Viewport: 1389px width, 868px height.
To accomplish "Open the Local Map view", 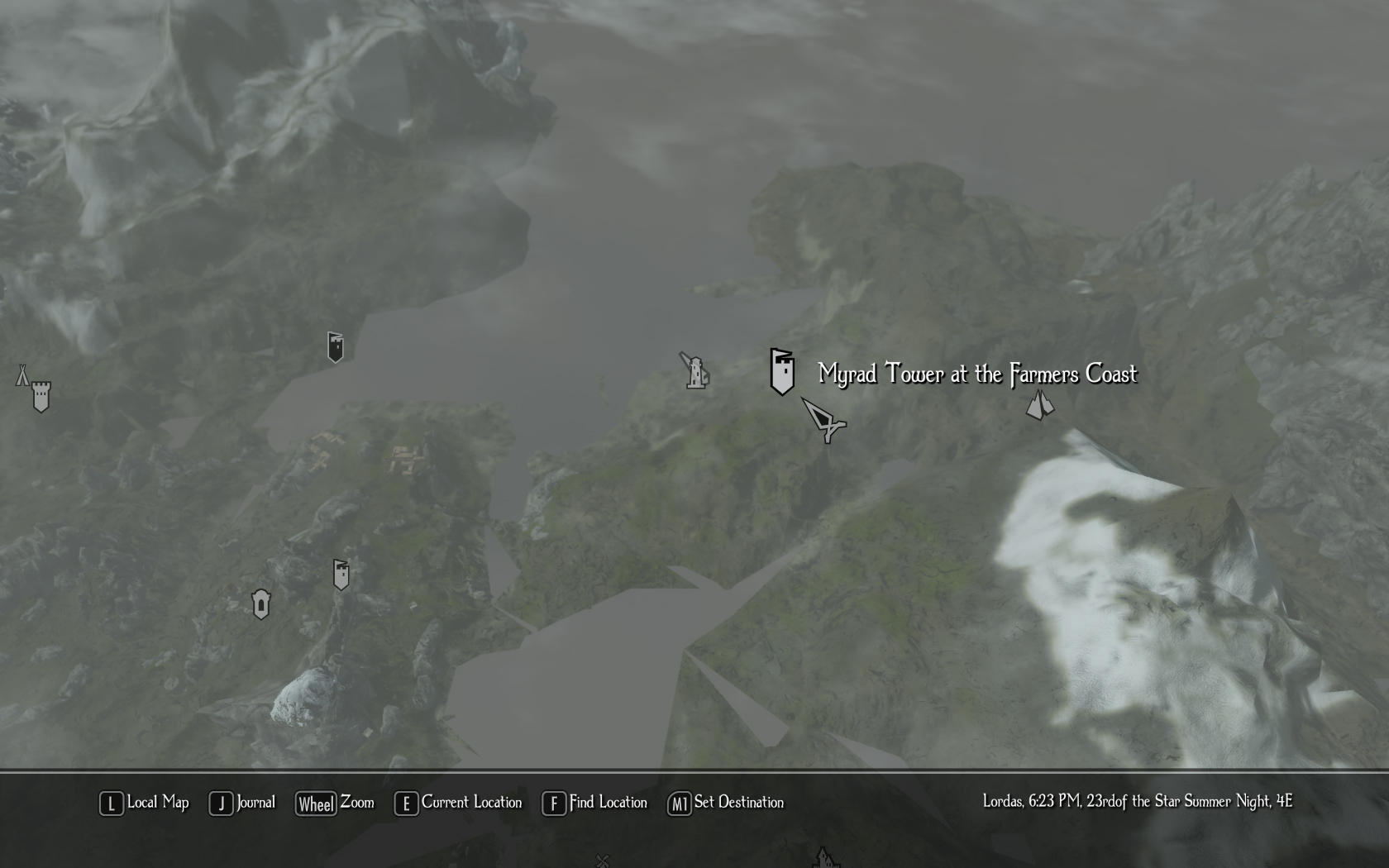I will click(145, 803).
